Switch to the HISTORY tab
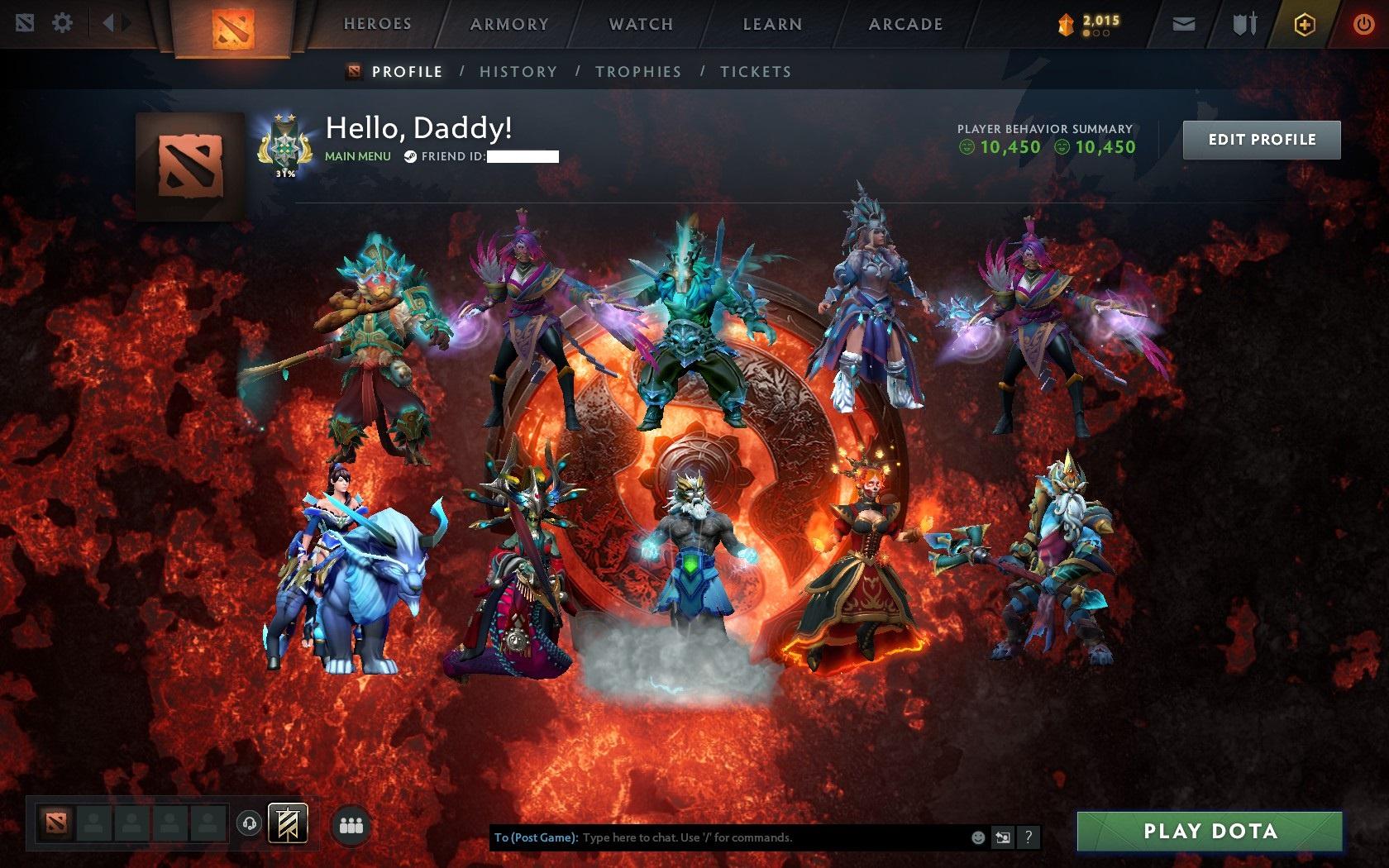The width and height of the screenshot is (1389, 868). click(x=517, y=72)
